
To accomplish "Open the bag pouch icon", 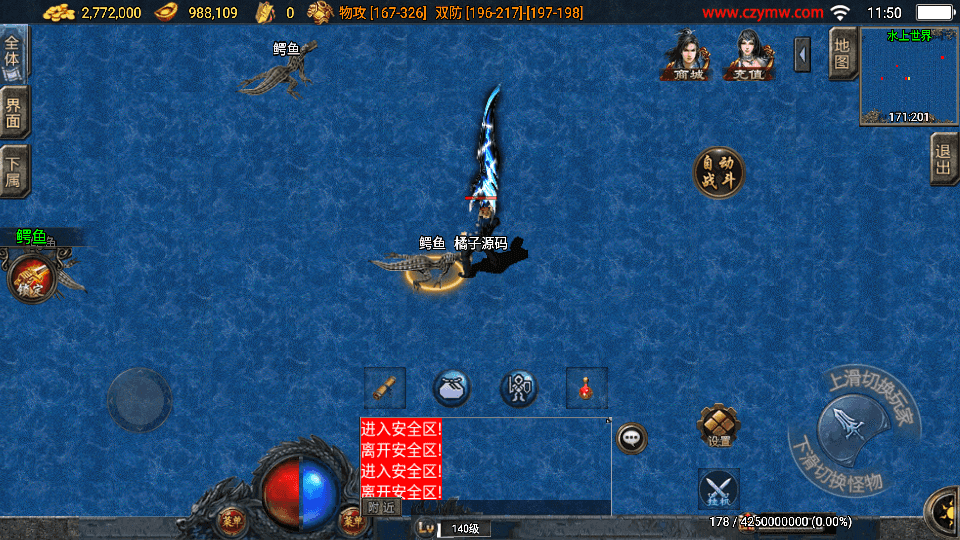I will [452, 387].
